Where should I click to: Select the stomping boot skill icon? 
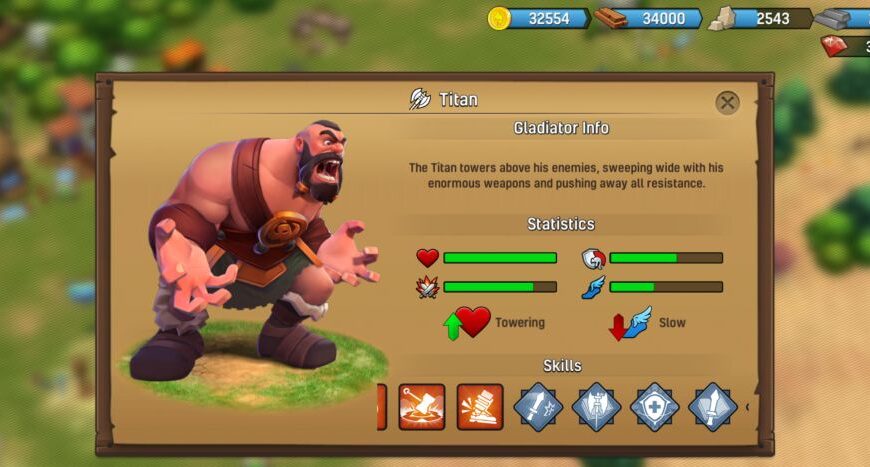pyautogui.click(x=480, y=407)
